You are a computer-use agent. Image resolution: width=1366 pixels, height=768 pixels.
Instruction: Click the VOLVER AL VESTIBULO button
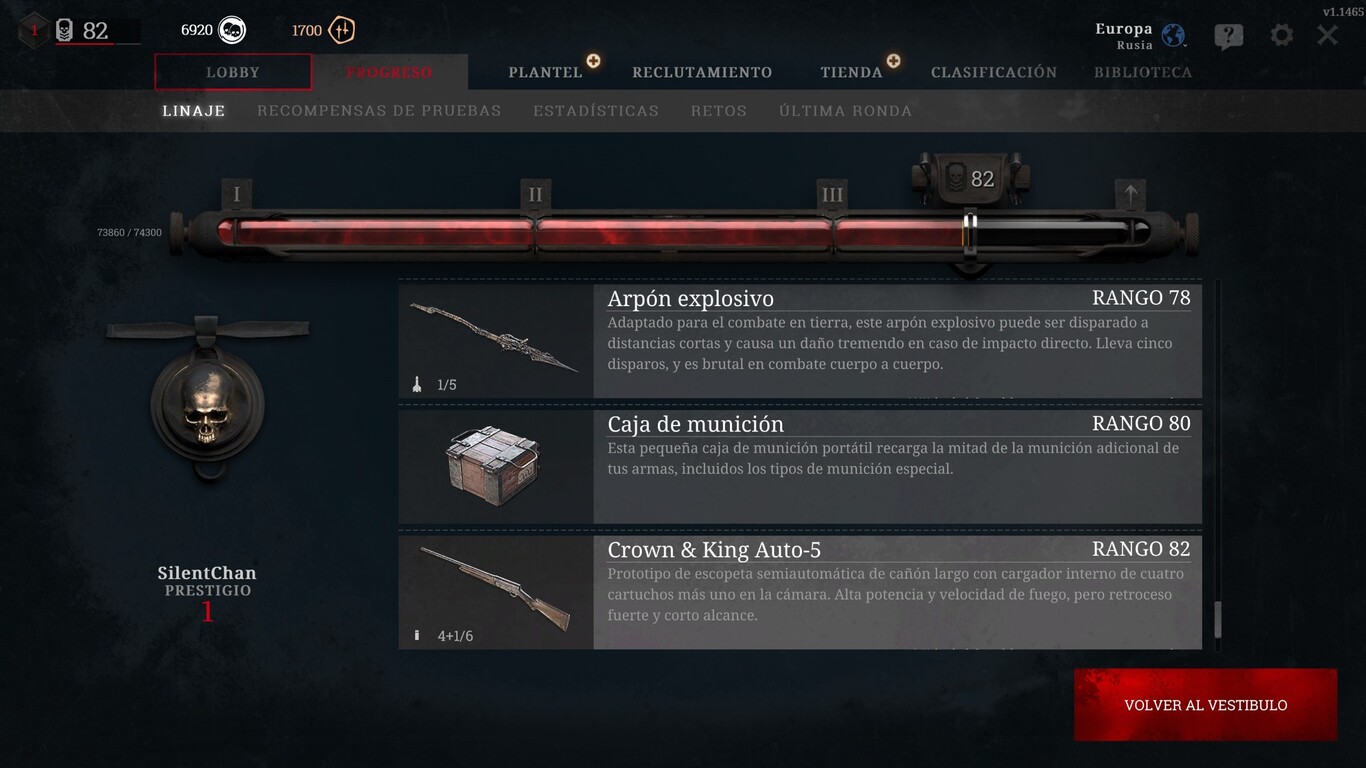click(x=1205, y=704)
